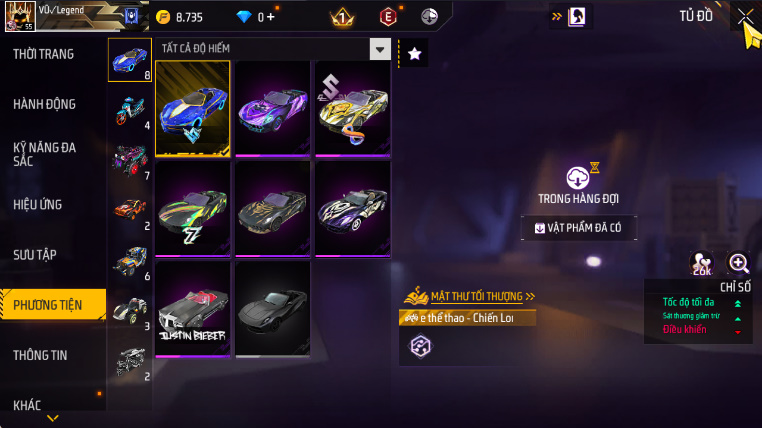Select the KỸ NĂNG ĐA SẮC tab
Screen dimensions: 762x428
[44, 154]
